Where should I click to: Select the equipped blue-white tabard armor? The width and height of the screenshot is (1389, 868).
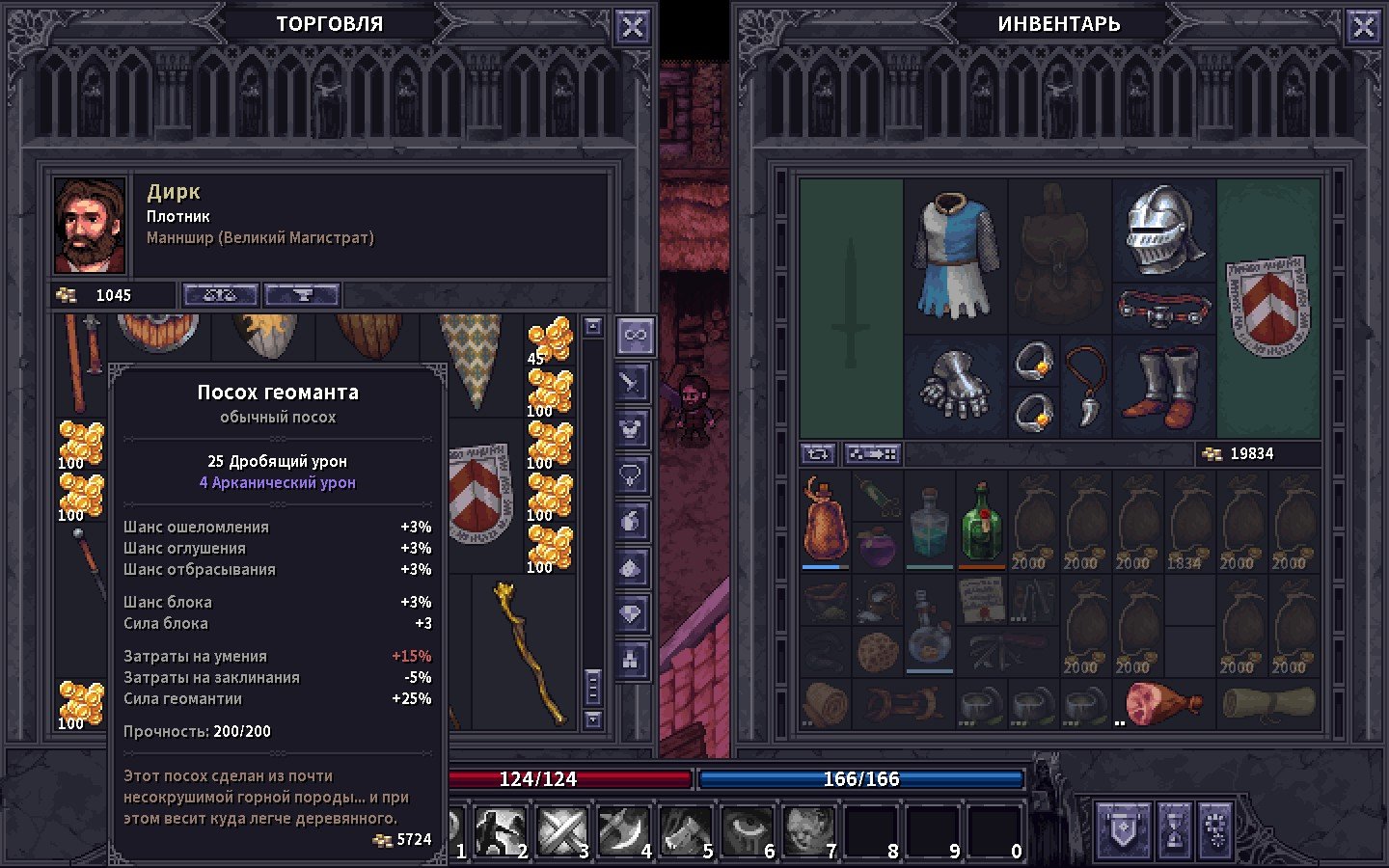pos(955,256)
